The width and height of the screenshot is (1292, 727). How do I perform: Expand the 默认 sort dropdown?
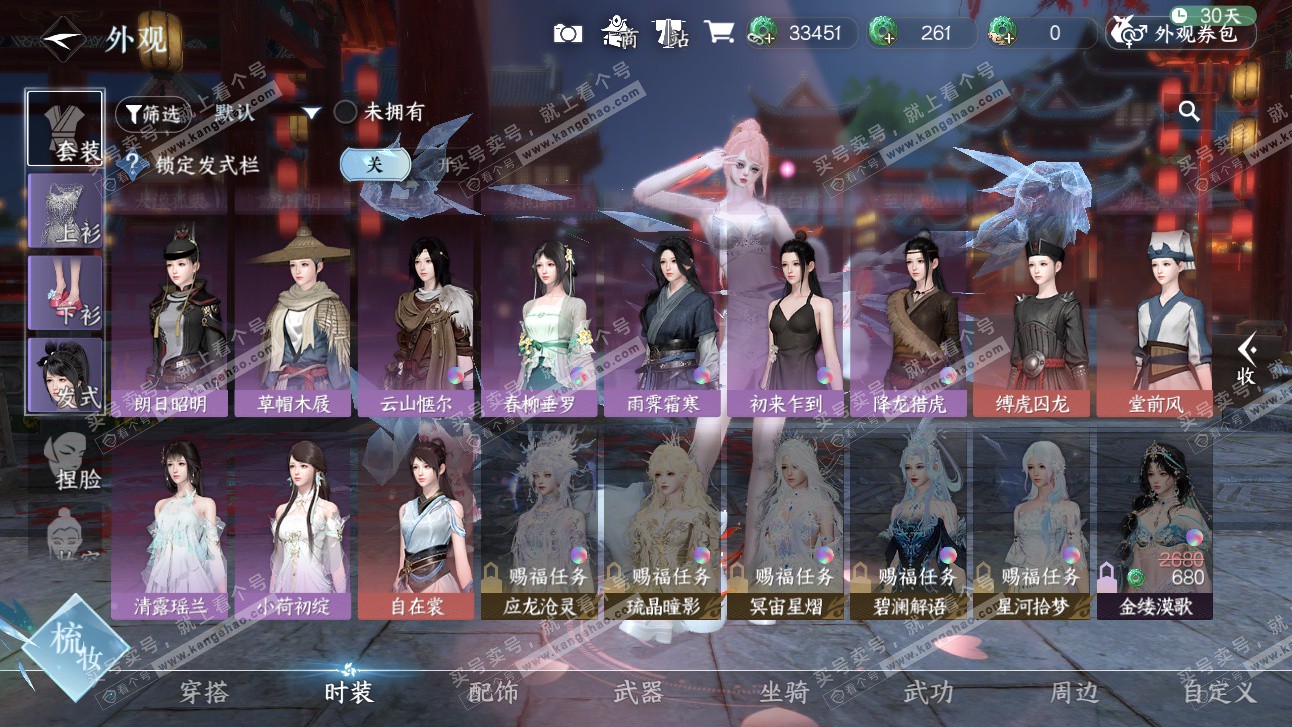(x=311, y=113)
